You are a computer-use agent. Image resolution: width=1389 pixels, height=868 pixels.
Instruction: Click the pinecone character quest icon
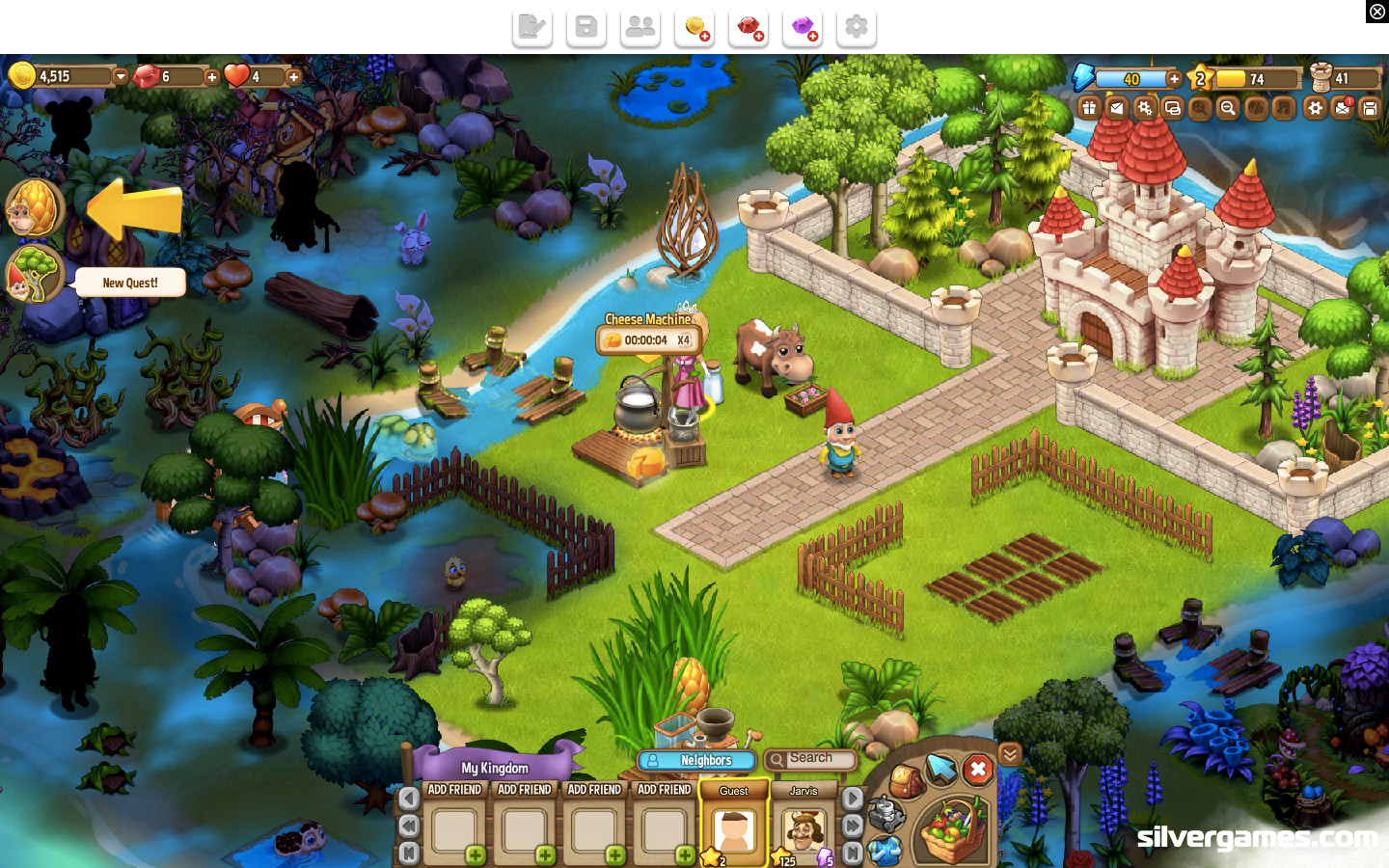pos(34,207)
